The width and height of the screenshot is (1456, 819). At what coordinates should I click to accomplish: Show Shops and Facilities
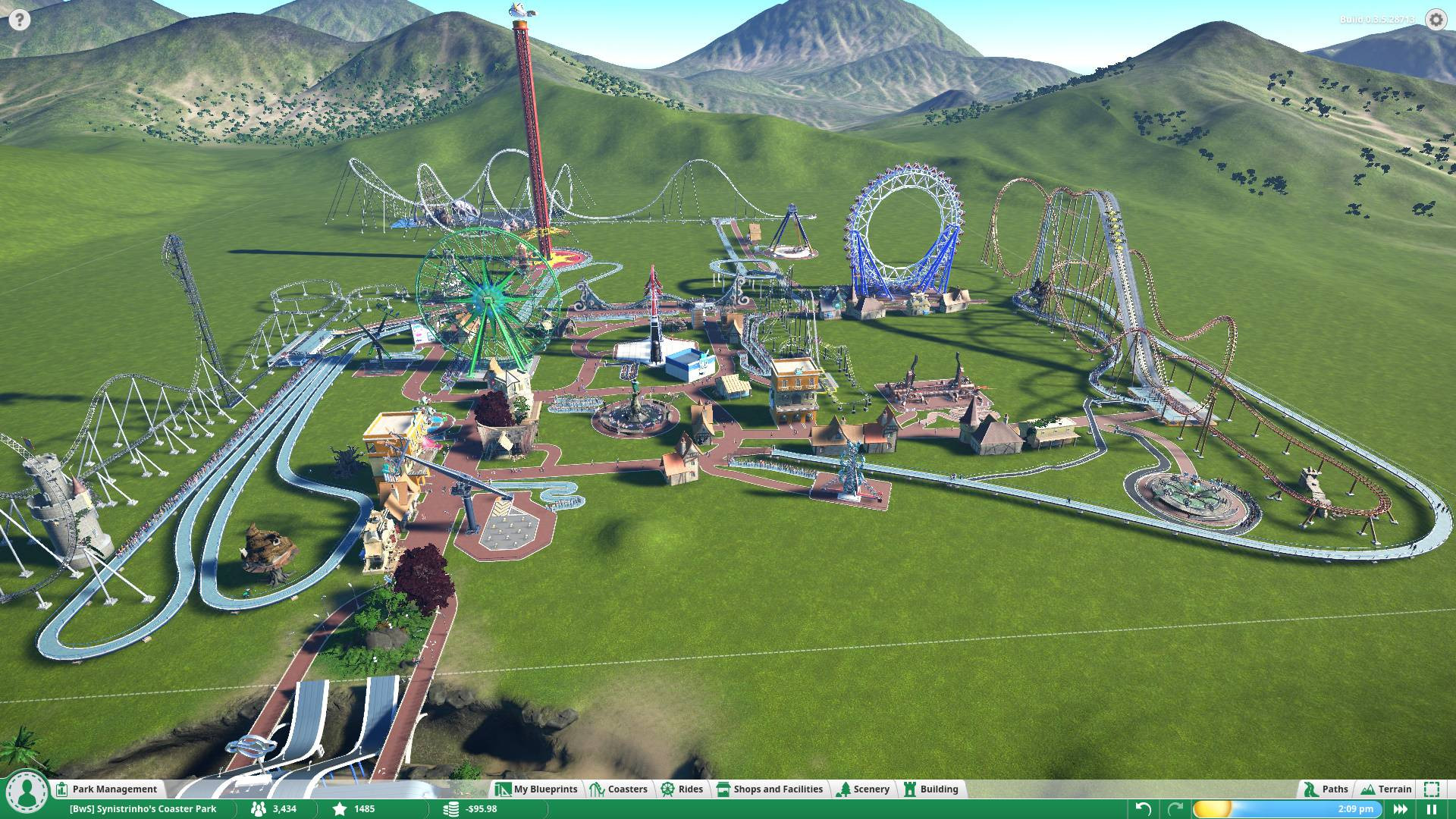point(770,789)
